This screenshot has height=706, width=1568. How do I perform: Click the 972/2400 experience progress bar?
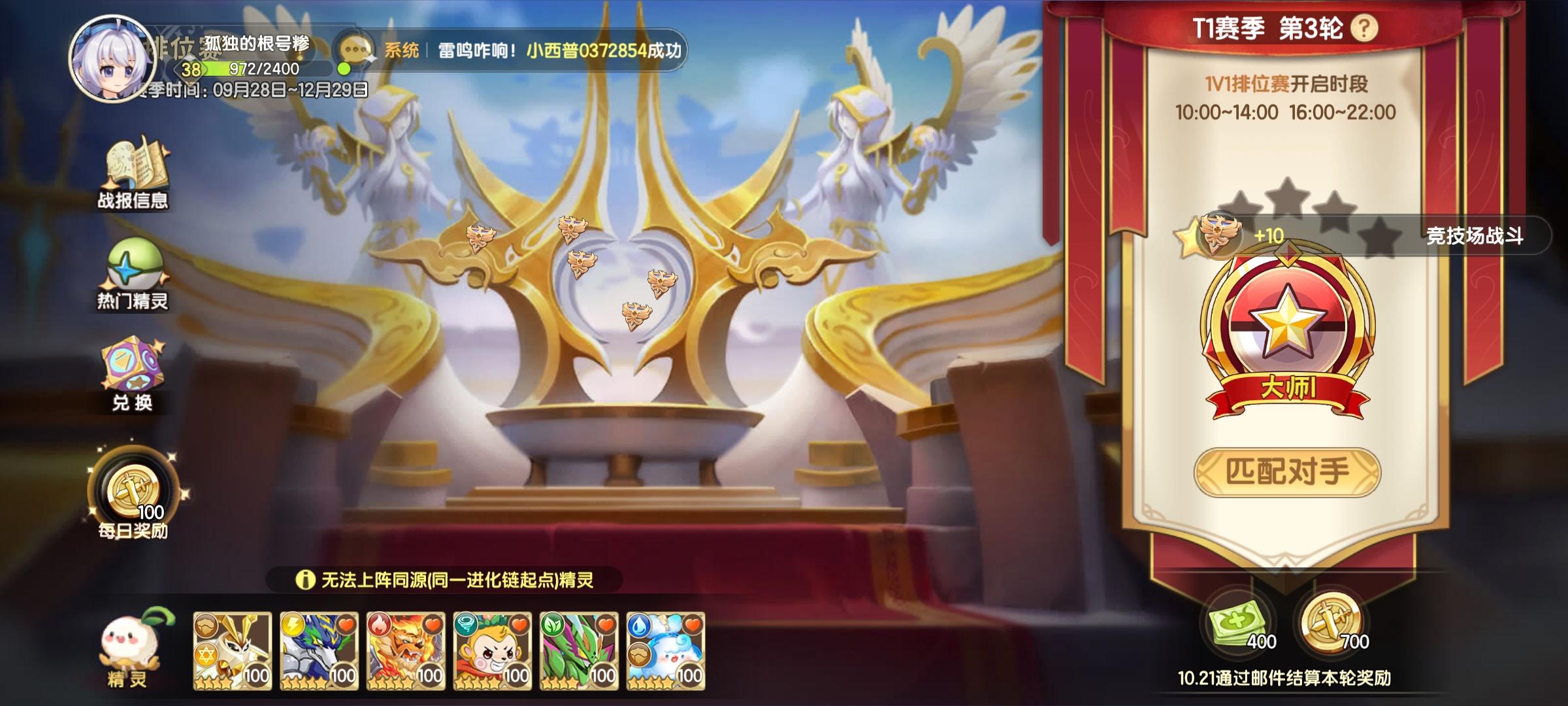click(x=264, y=69)
